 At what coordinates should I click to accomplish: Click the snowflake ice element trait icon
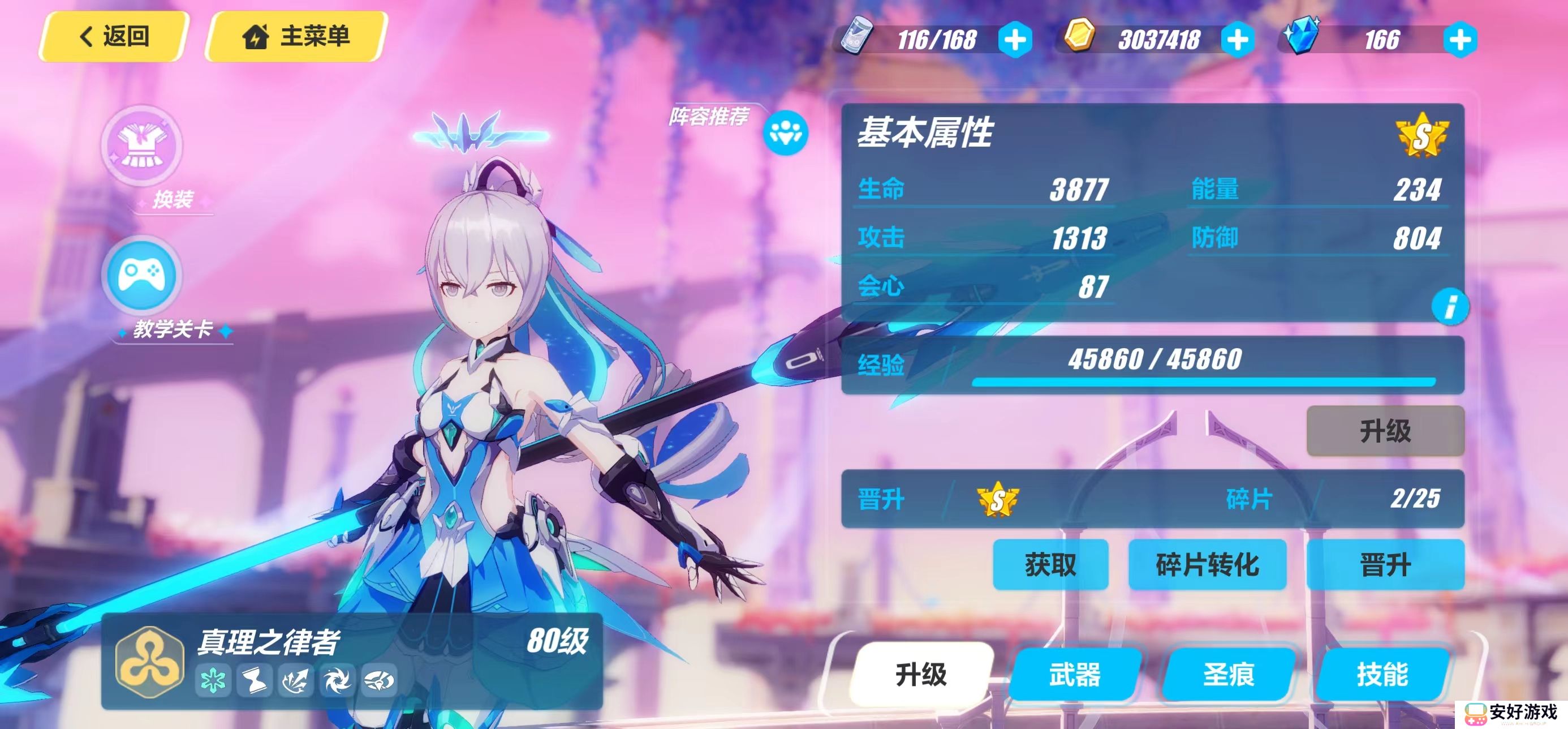point(213,680)
